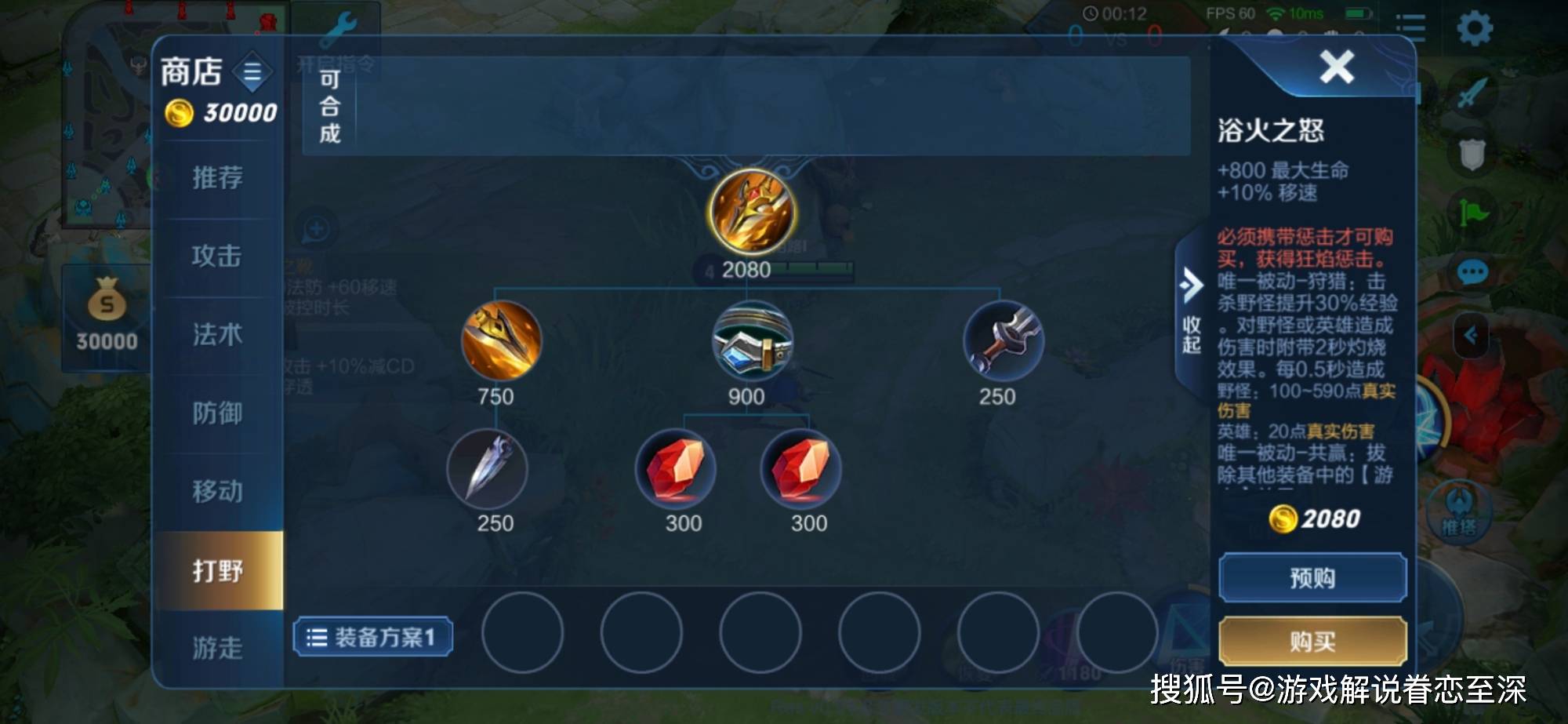Open the chat bubble icon

pyautogui.click(x=1472, y=273)
